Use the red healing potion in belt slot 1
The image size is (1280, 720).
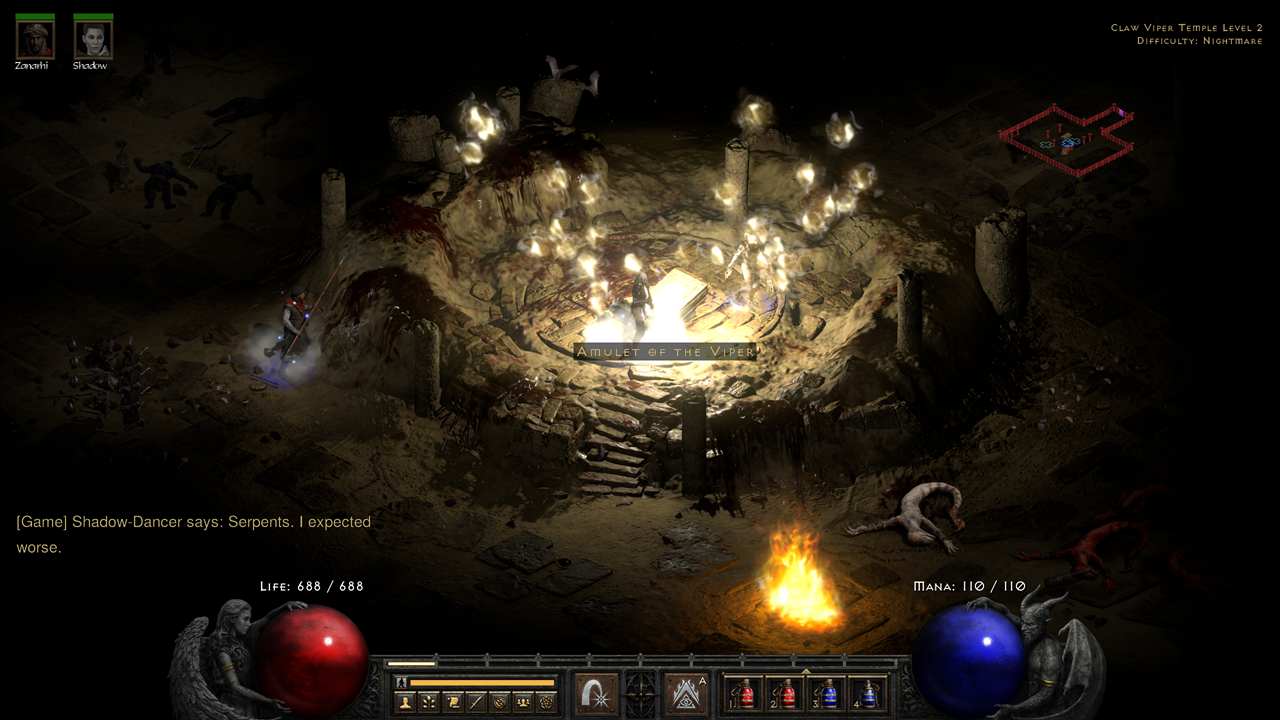pyautogui.click(x=743, y=694)
